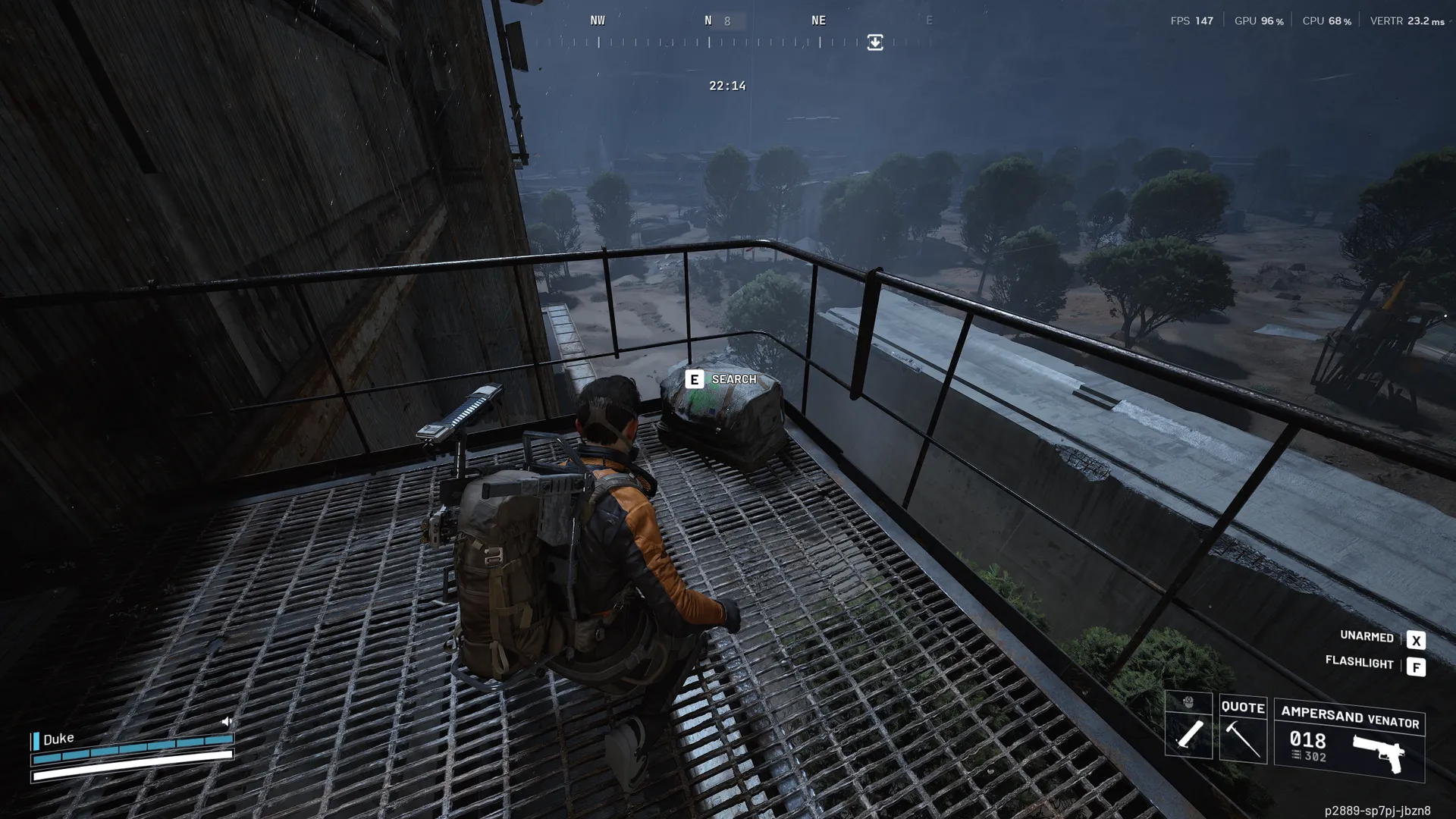Click the speaker icon above Duke's bars
The height and width of the screenshot is (819, 1456).
point(226,721)
